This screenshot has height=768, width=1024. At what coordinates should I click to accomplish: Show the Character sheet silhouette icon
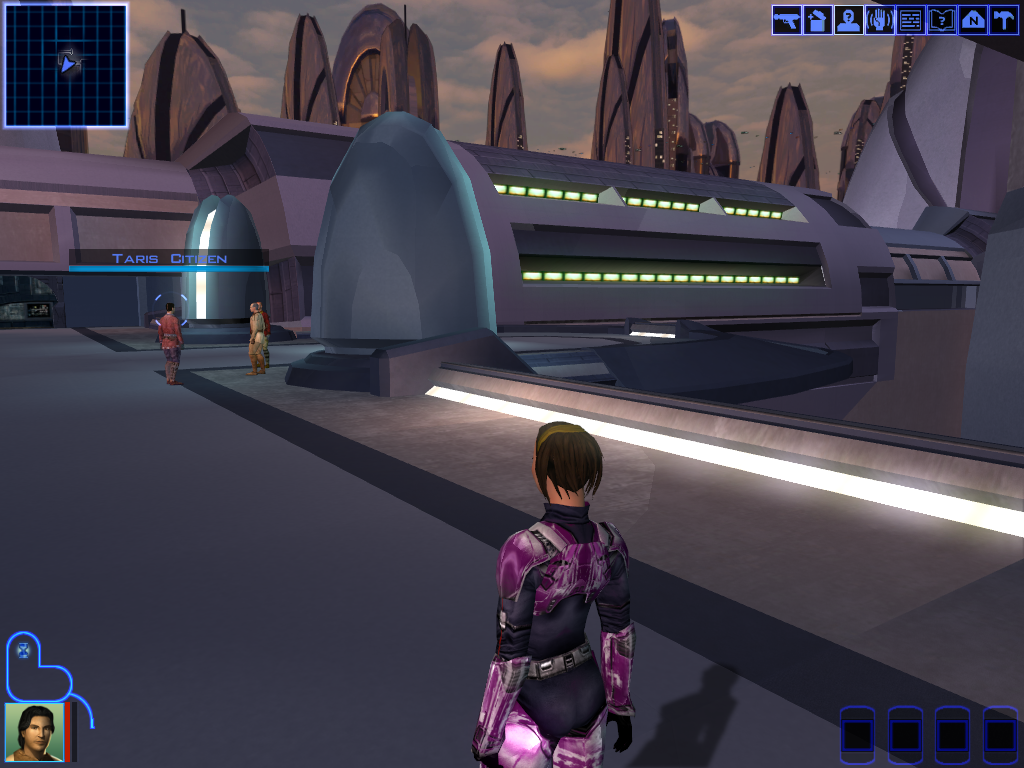[849, 20]
